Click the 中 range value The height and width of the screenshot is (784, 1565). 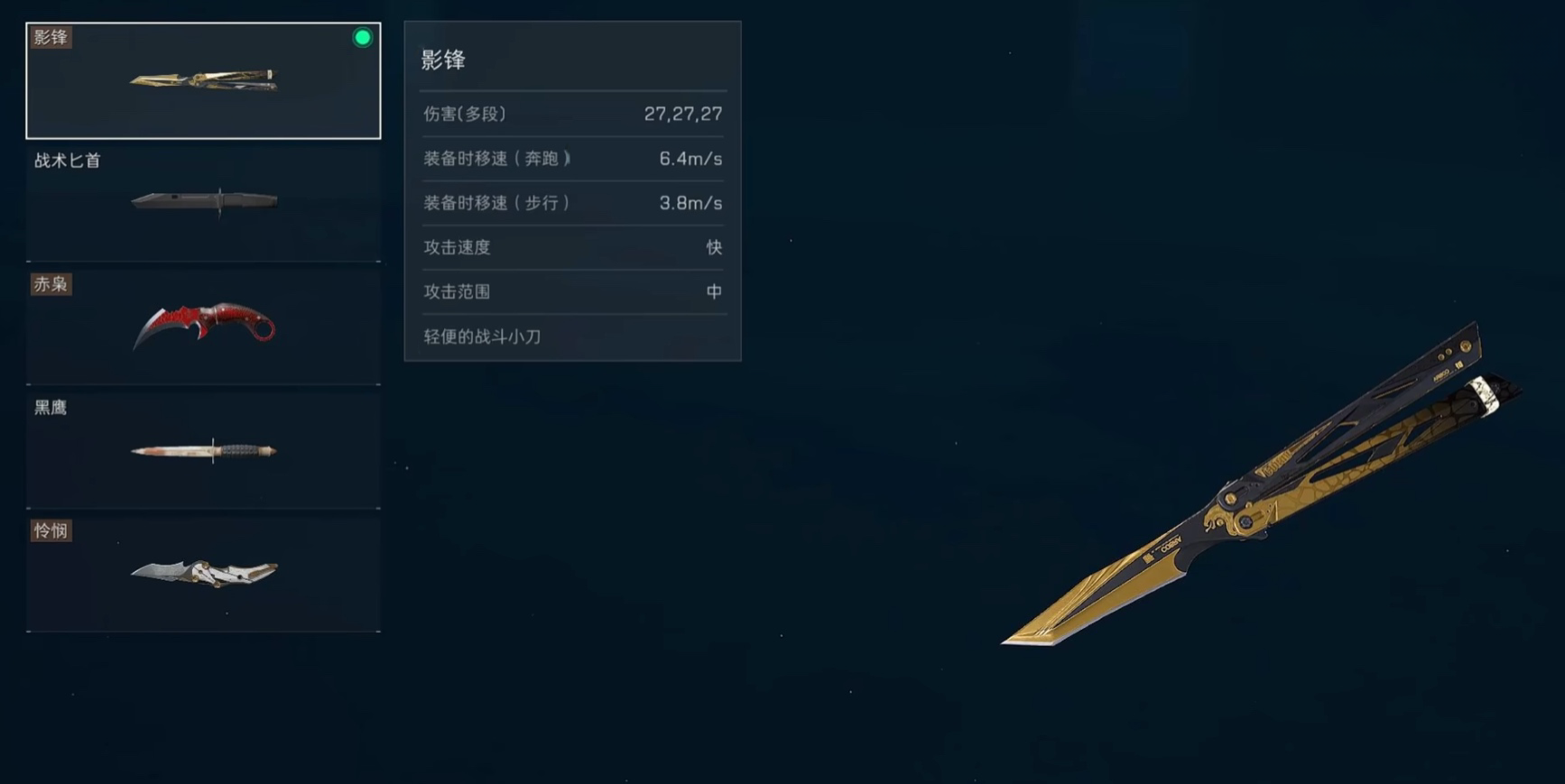[x=713, y=291]
